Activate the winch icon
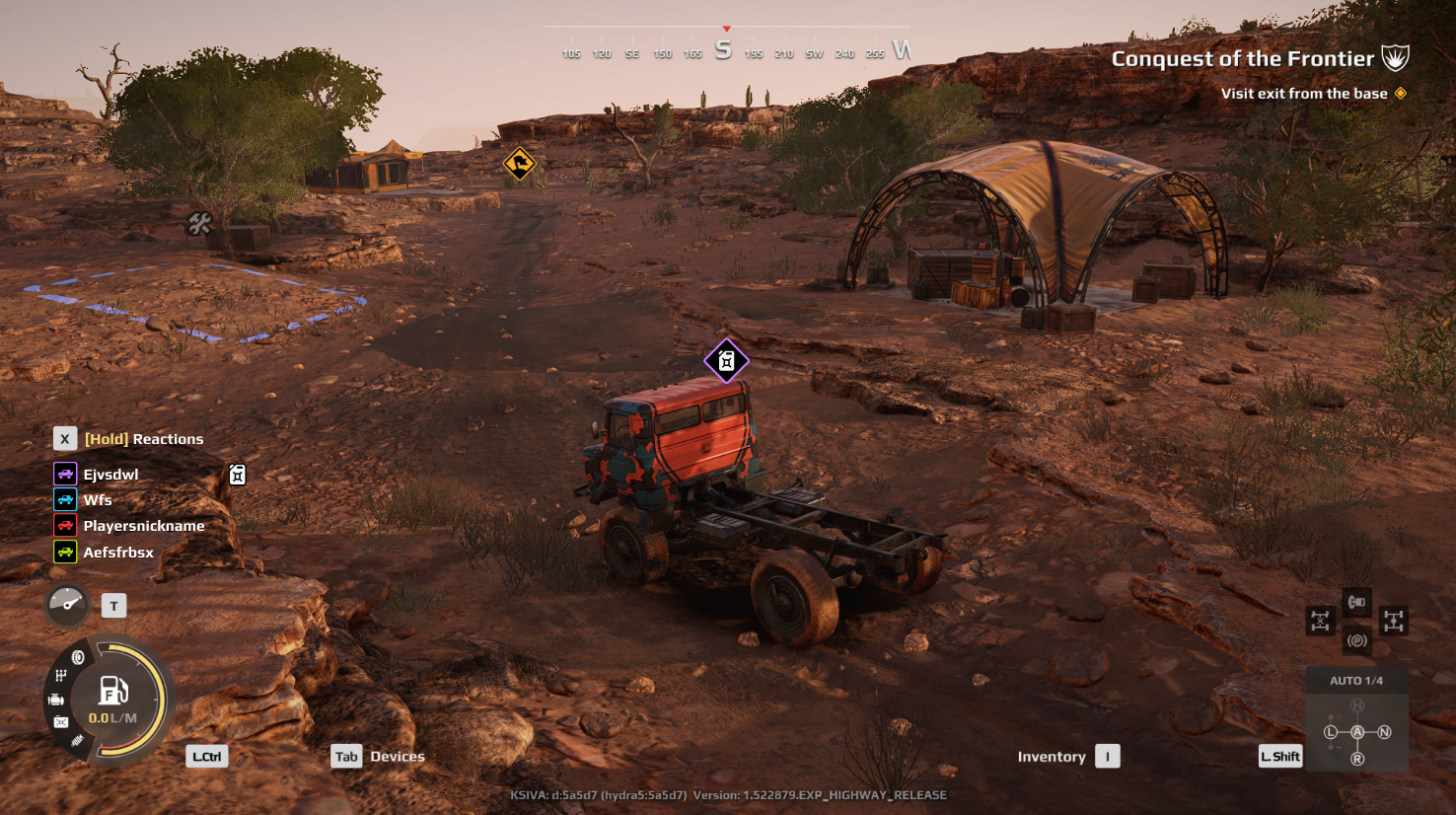1456x815 pixels. pos(1357,602)
